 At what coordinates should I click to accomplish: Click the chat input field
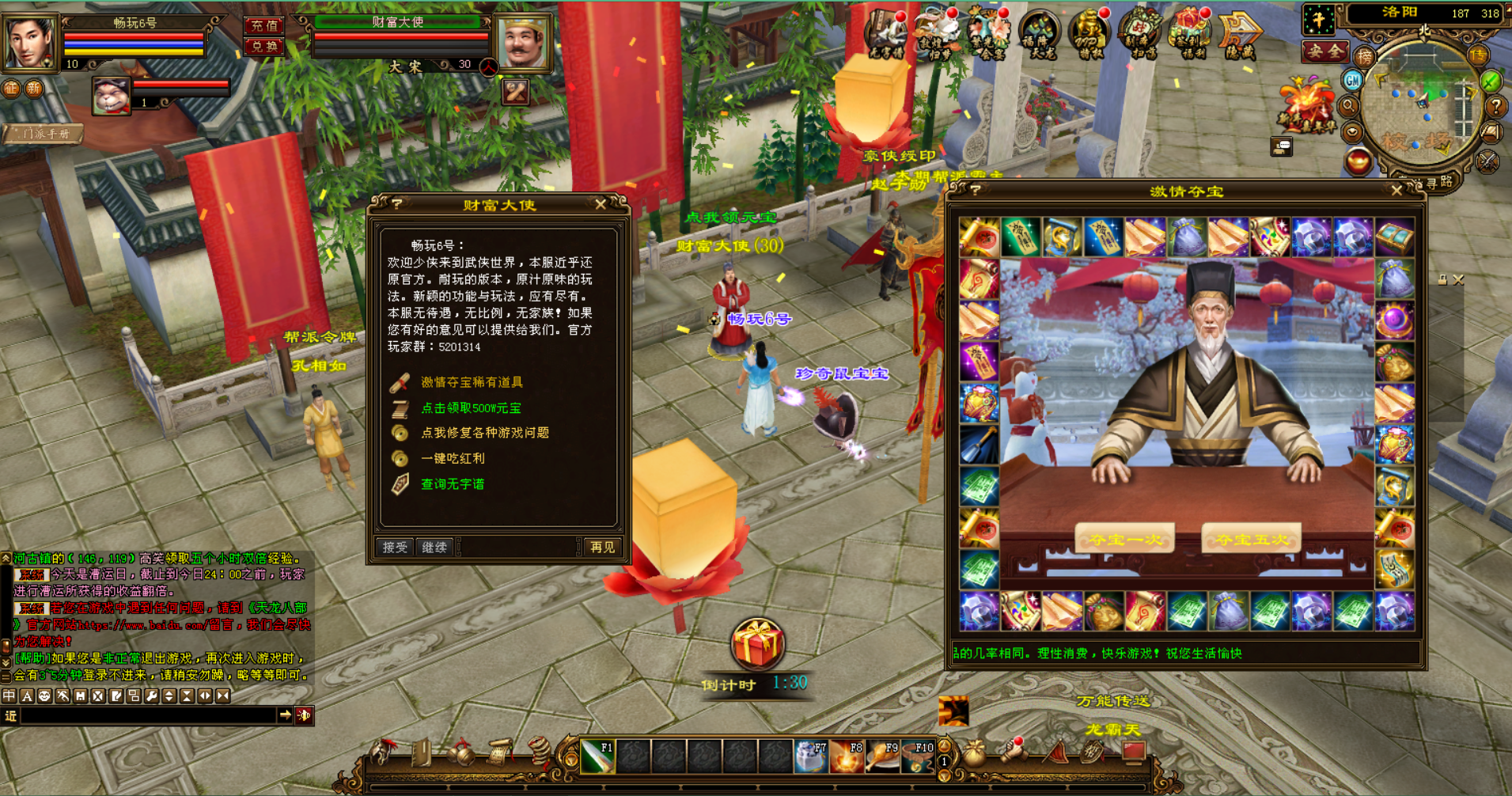tap(149, 716)
